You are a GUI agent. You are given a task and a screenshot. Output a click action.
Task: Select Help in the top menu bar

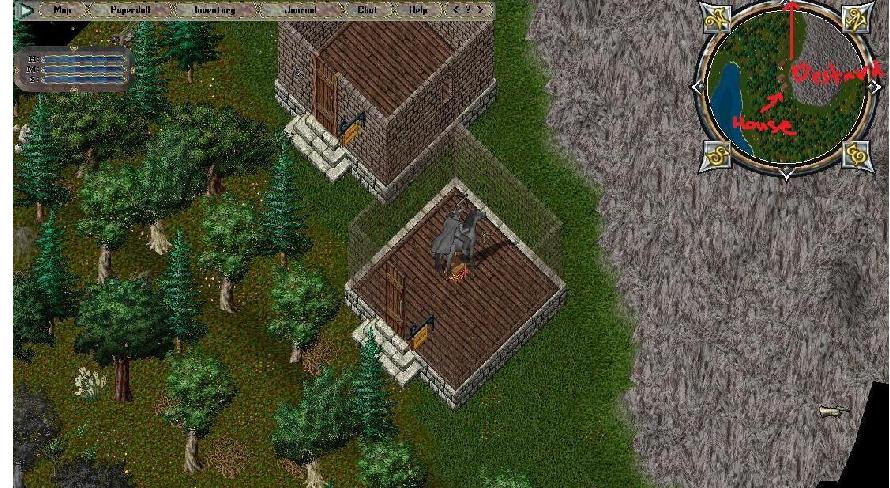[x=418, y=11]
